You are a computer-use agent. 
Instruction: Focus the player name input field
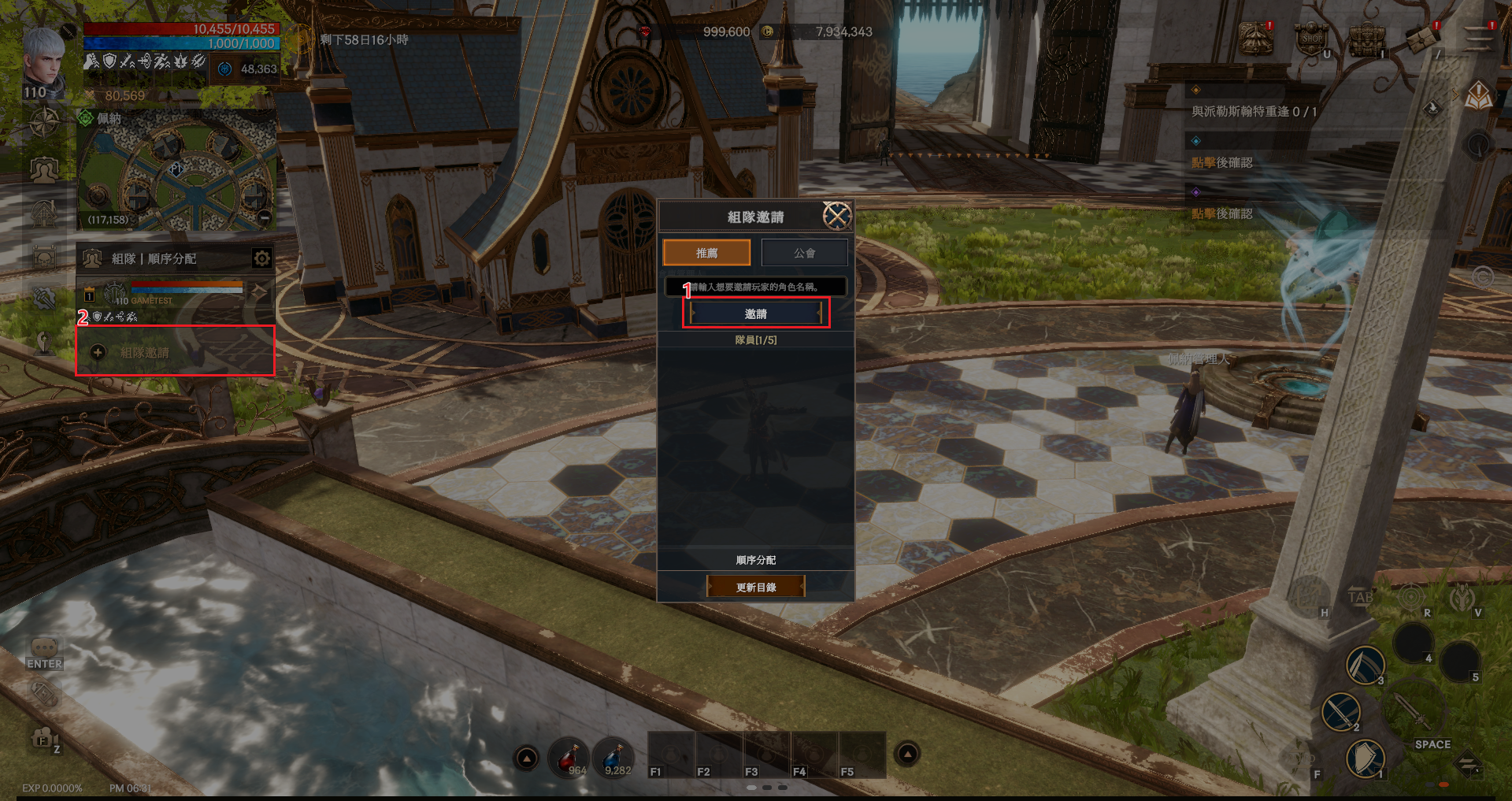755,287
